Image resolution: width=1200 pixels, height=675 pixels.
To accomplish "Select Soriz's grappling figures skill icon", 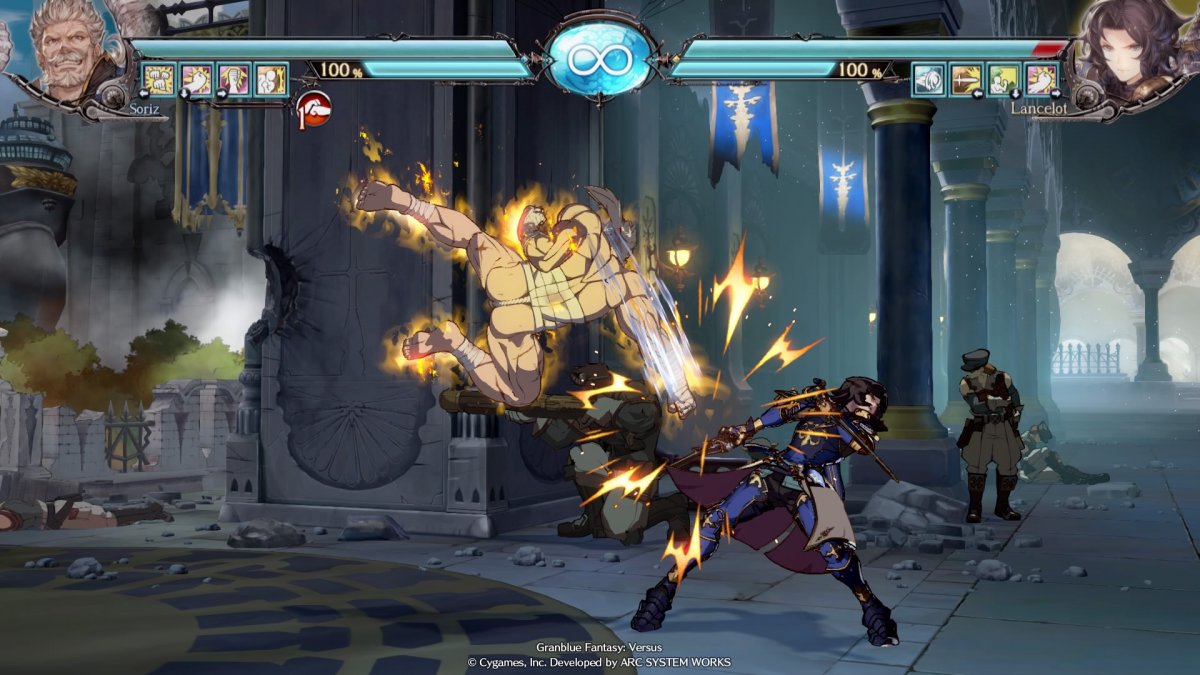I will tap(270, 79).
